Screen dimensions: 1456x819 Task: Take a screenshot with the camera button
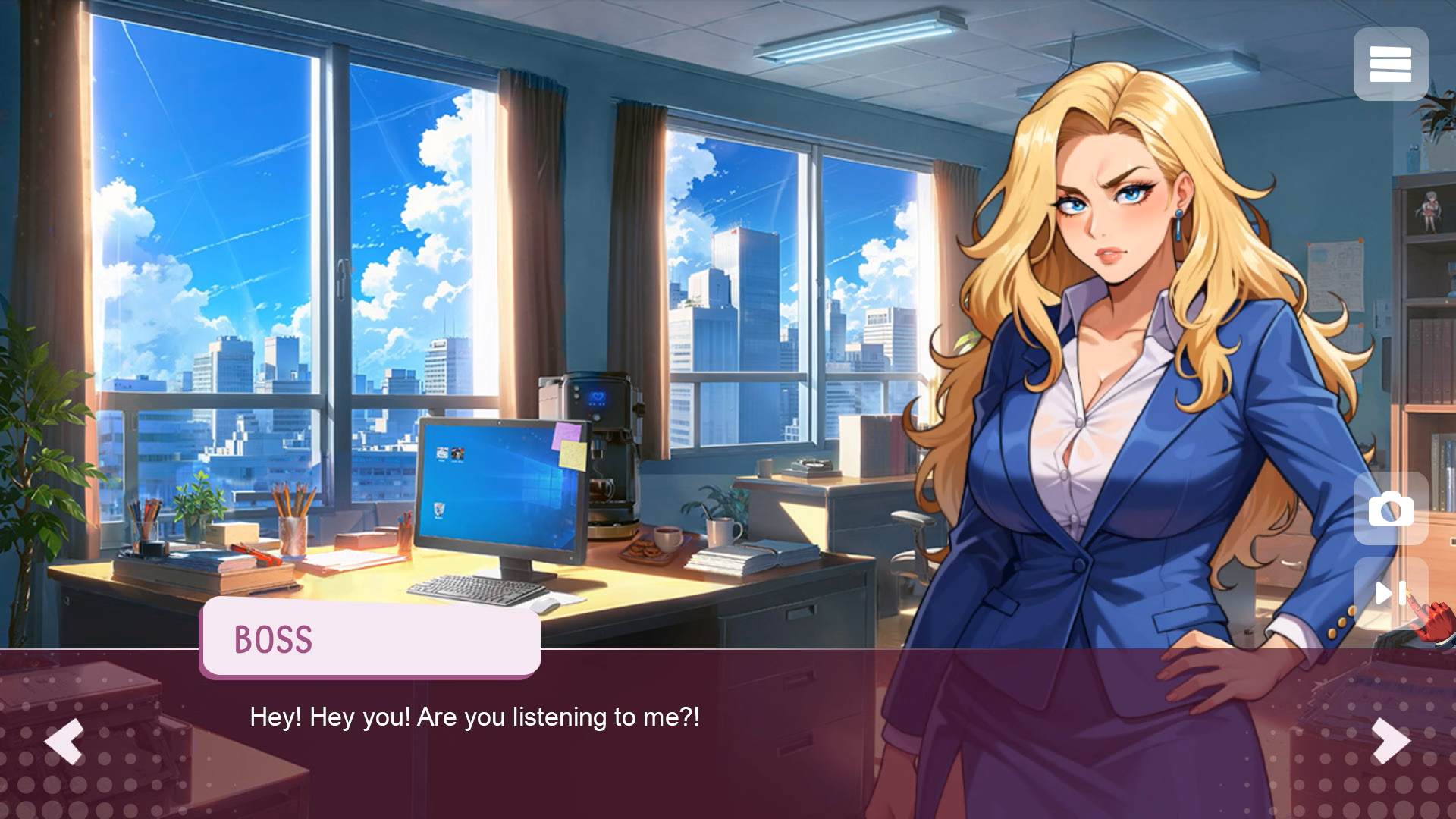click(x=1390, y=510)
